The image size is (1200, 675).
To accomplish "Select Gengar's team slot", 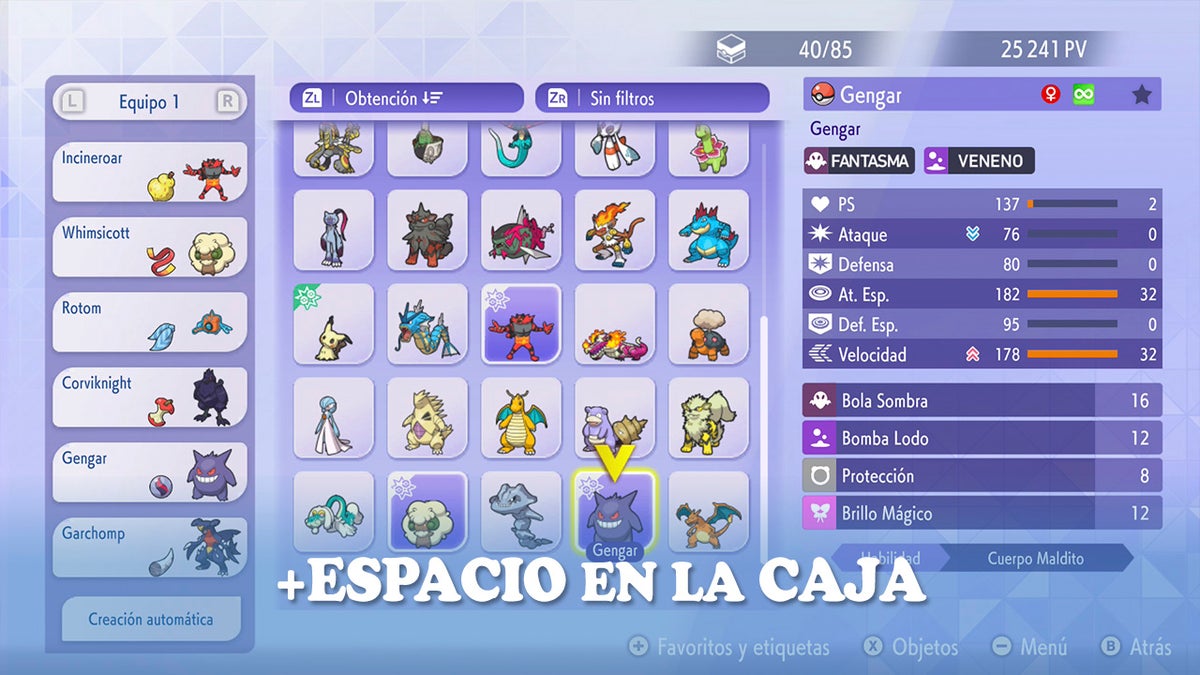I will (x=149, y=472).
